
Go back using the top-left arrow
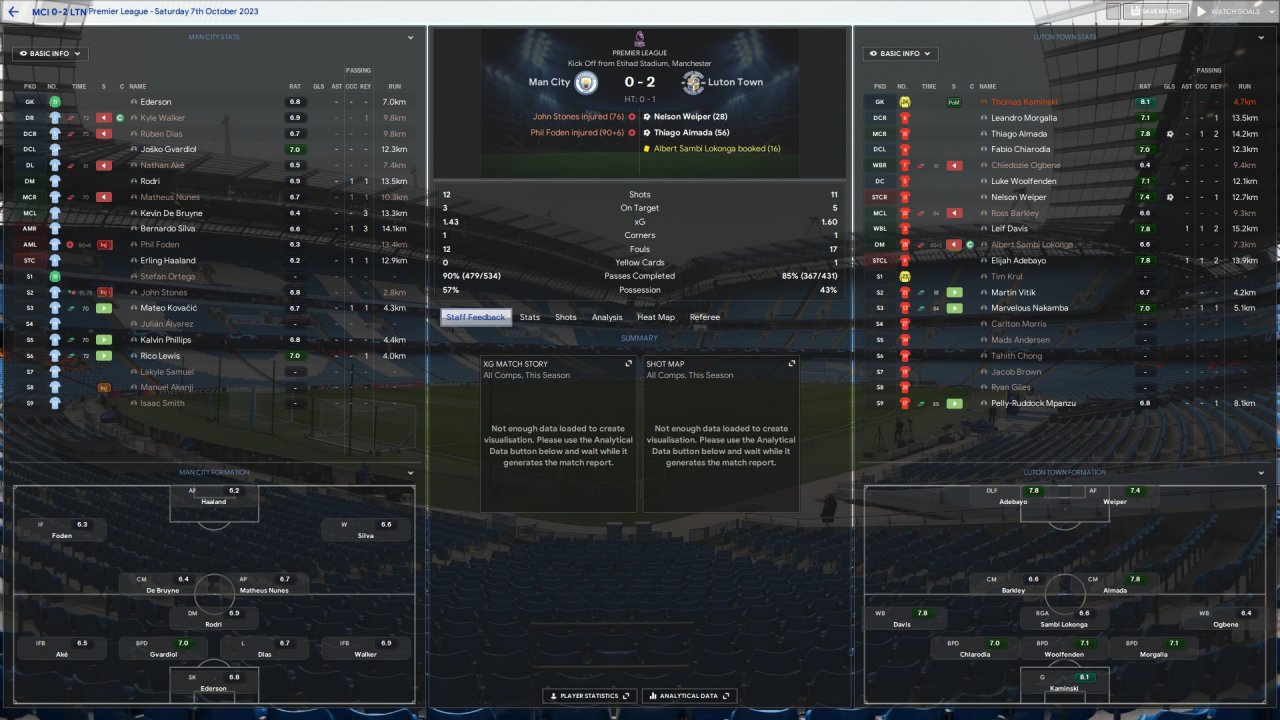click(14, 11)
